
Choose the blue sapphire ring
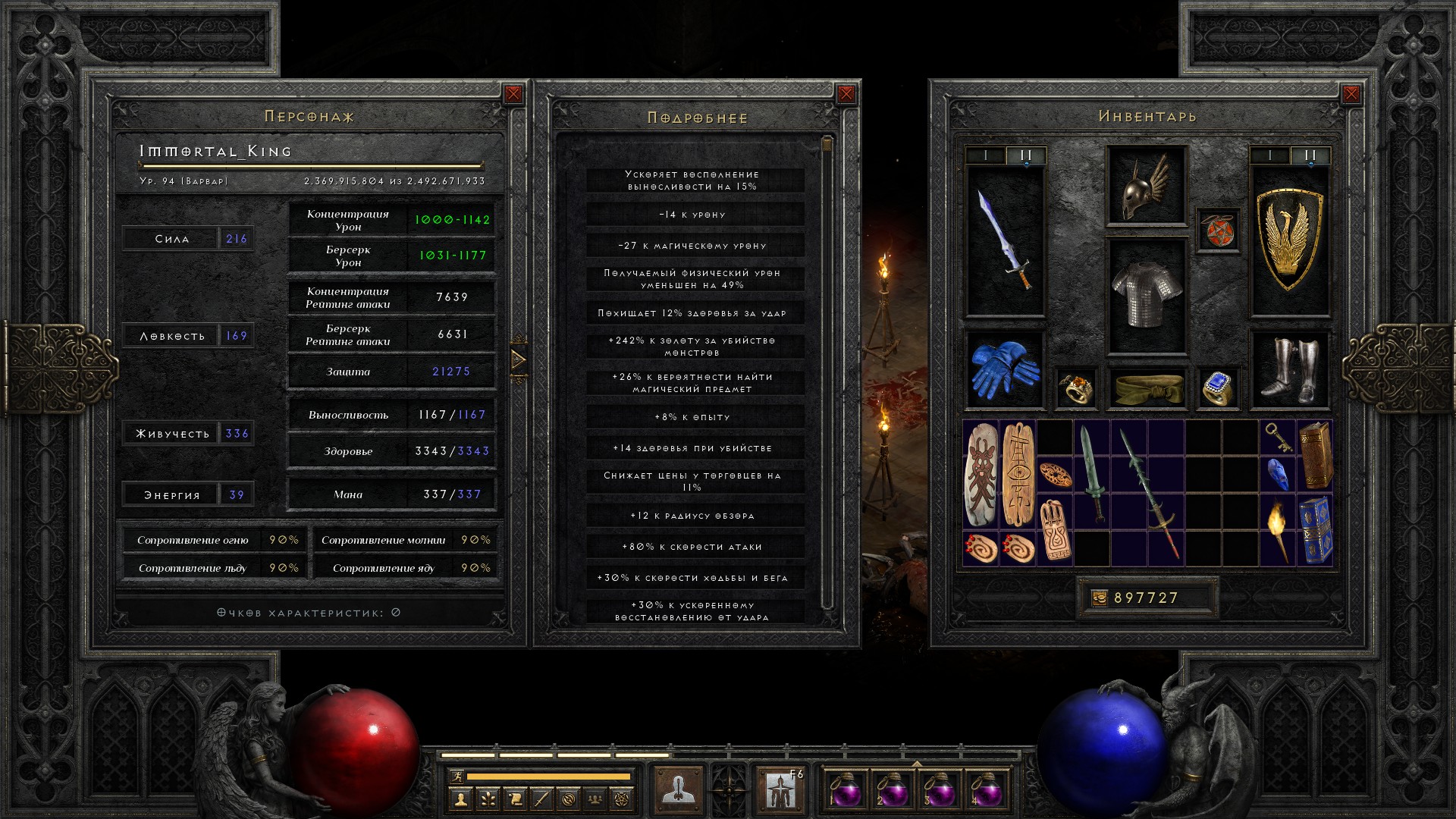[1217, 388]
